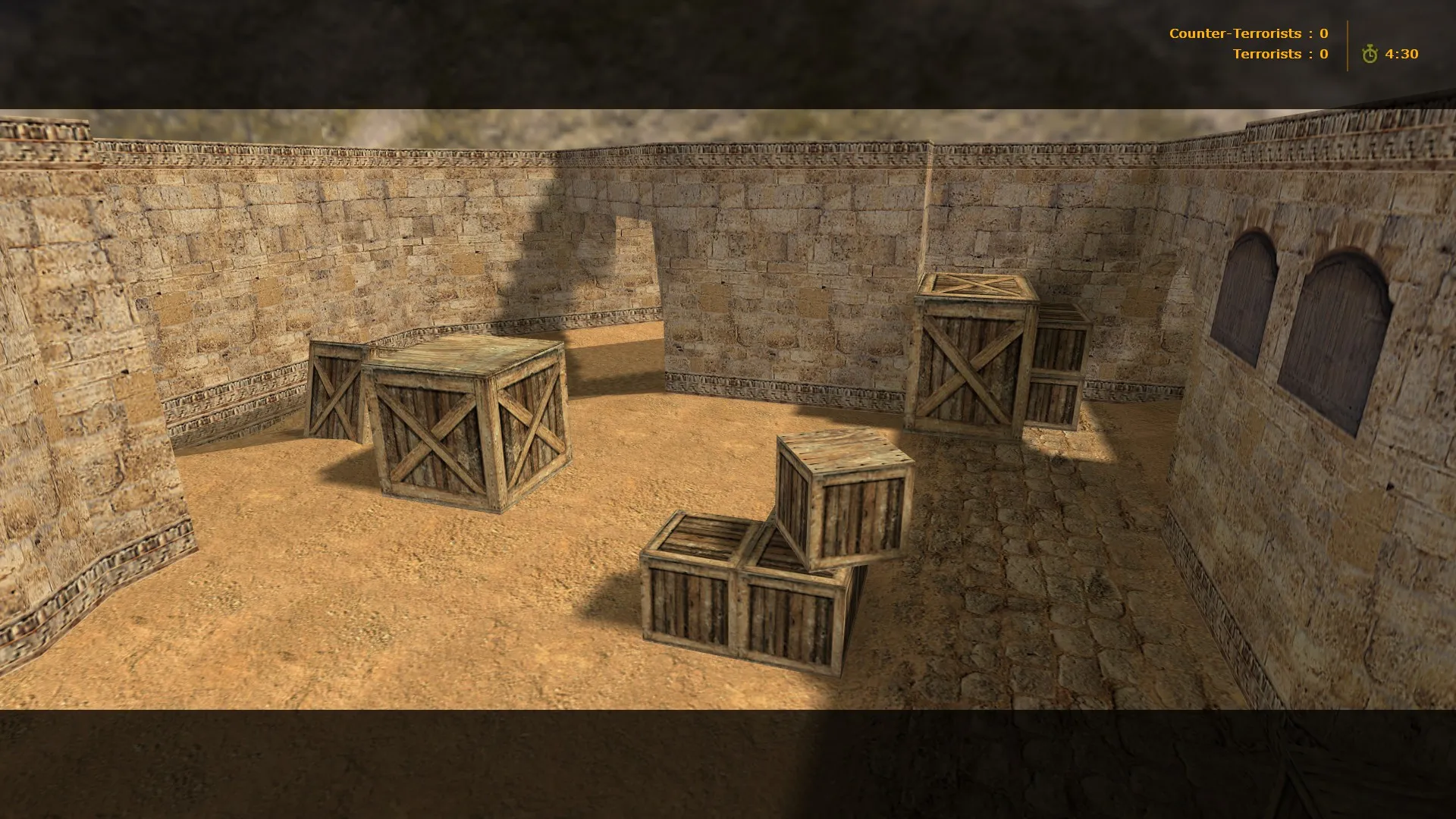
Task: Click the Terrorists label in the HUD
Action: 1268,54
